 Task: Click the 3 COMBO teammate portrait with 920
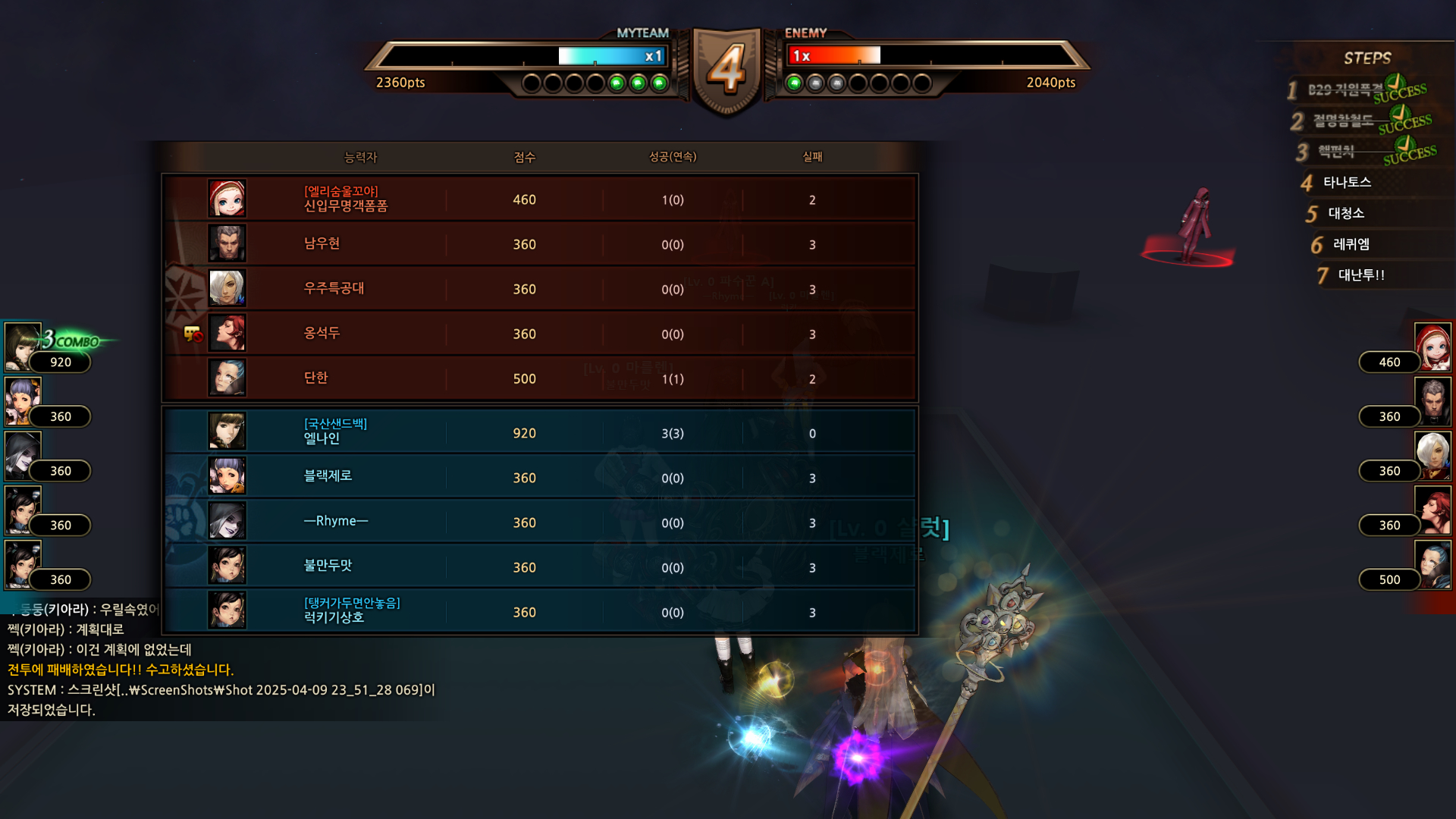click(24, 347)
